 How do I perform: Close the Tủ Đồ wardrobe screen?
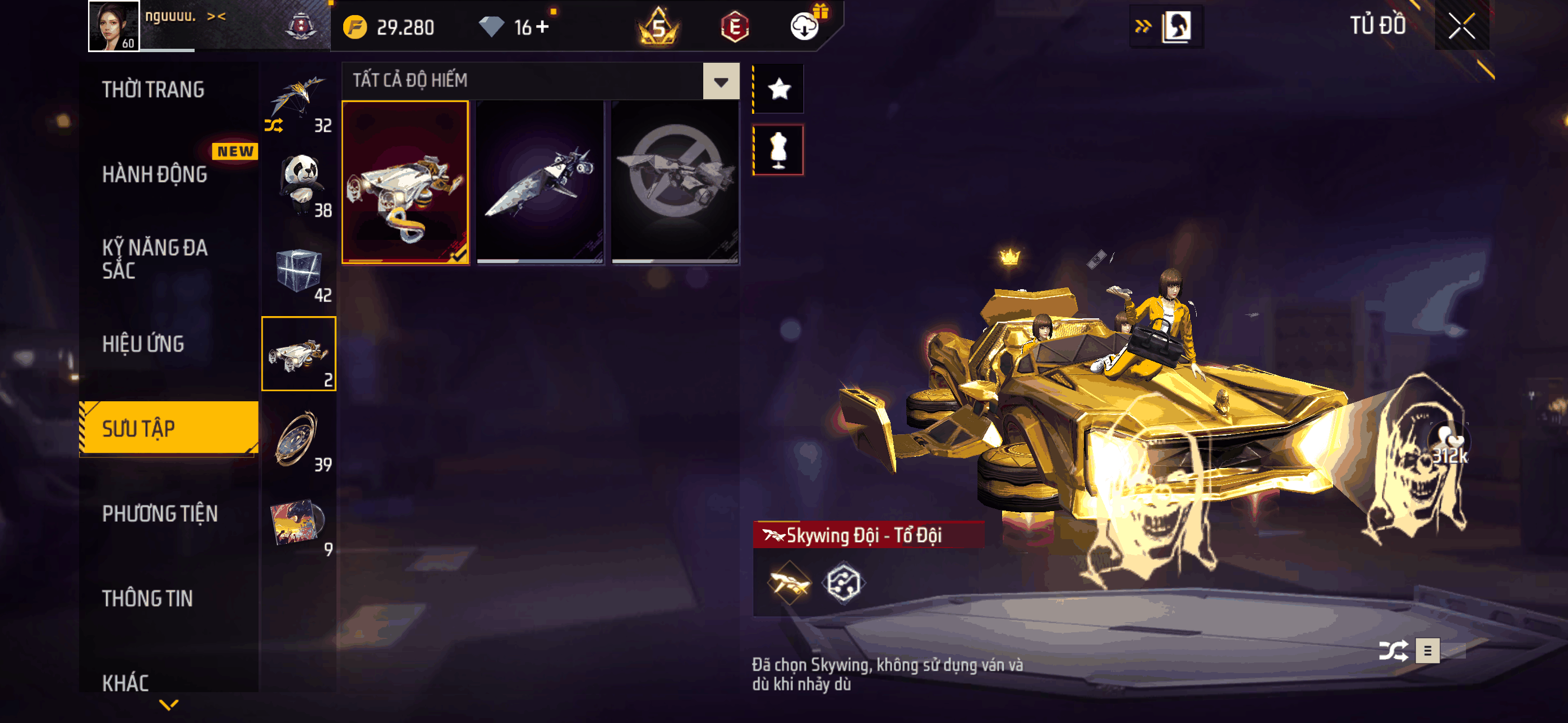pyautogui.click(x=1461, y=26)
